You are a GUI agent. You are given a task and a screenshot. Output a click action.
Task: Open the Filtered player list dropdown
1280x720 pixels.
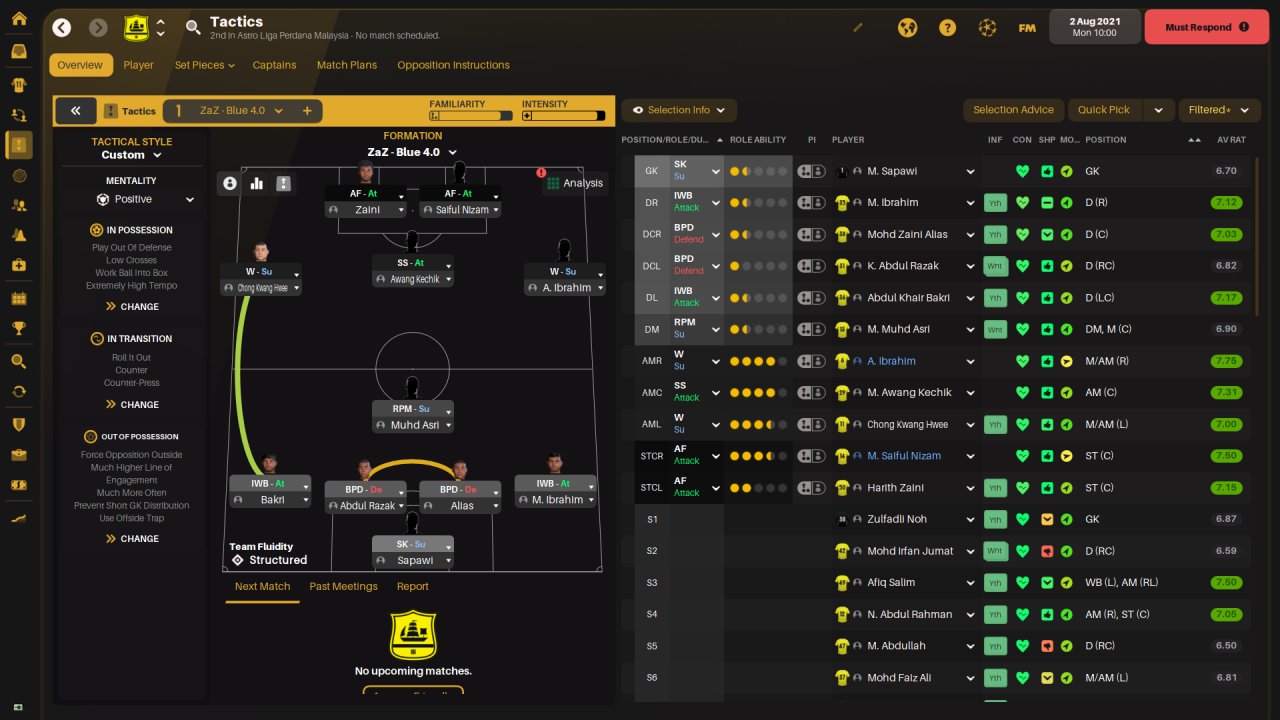[x=1216, y=110]
